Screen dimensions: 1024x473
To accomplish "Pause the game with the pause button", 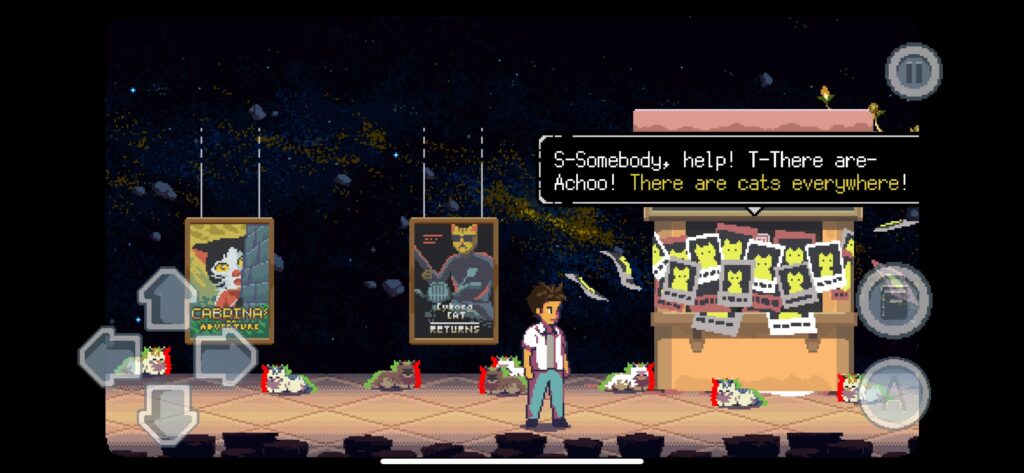I will 913,71.
